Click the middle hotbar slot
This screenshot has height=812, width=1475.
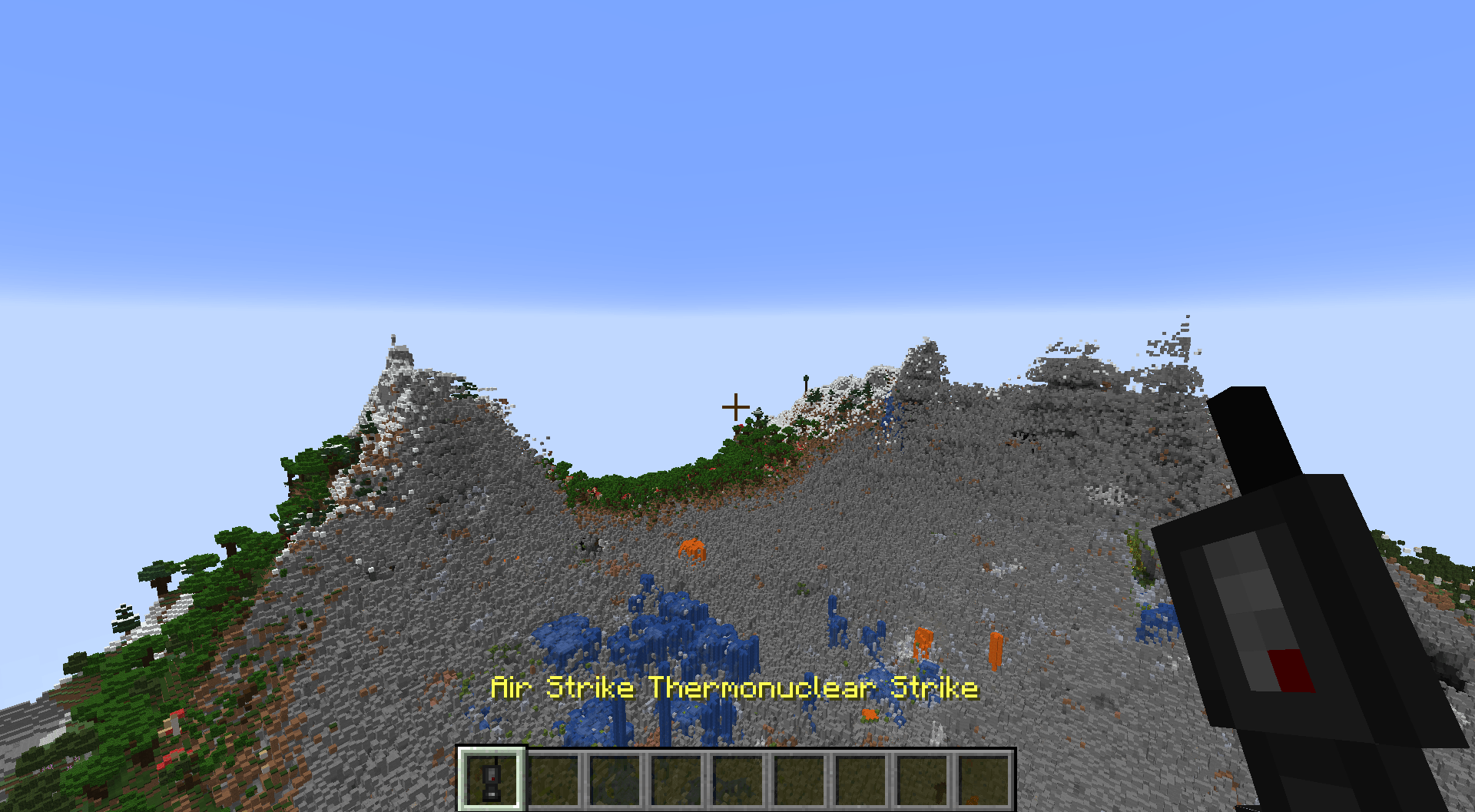tap(739, 777)
